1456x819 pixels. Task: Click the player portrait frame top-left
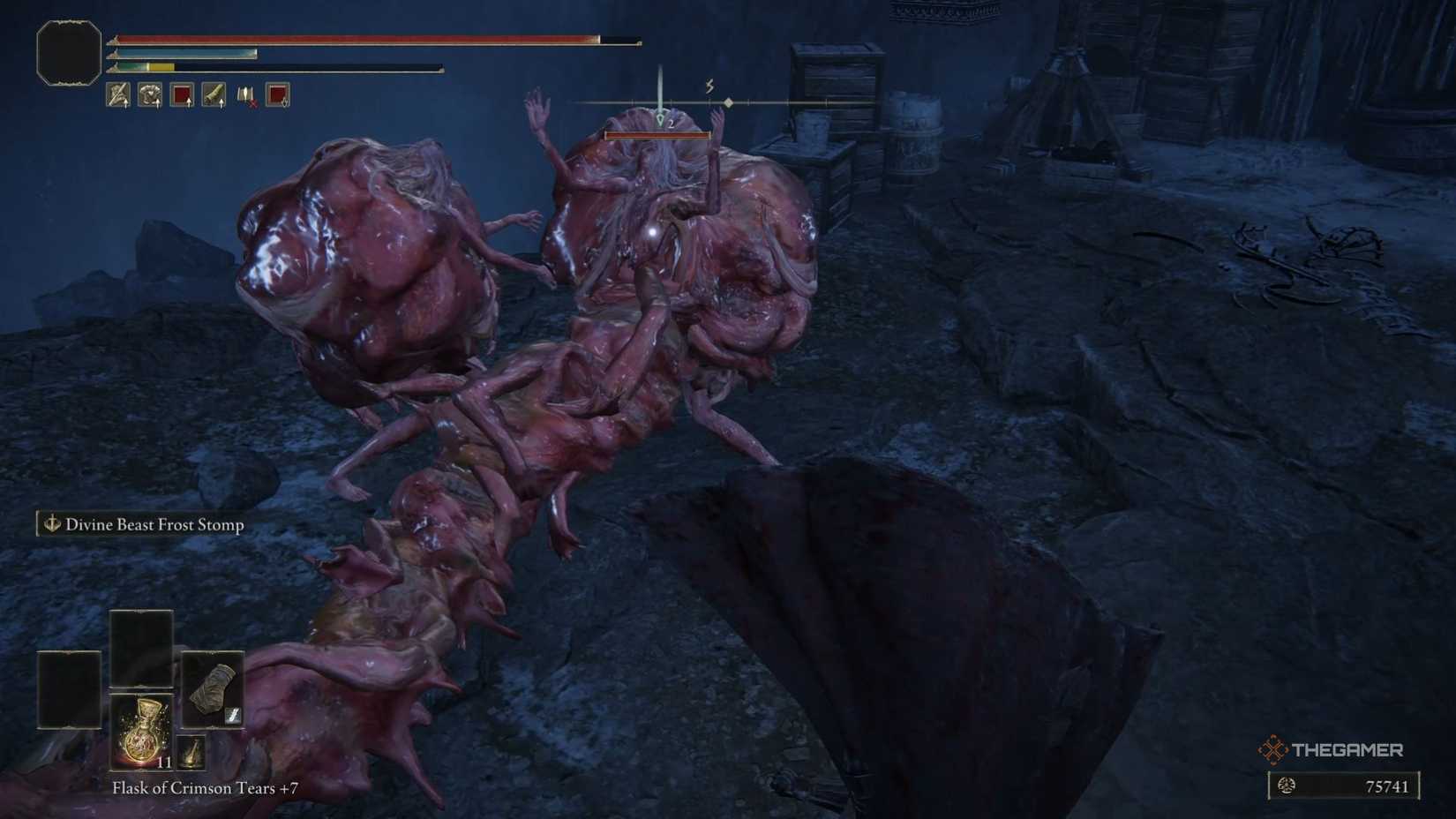67,51
